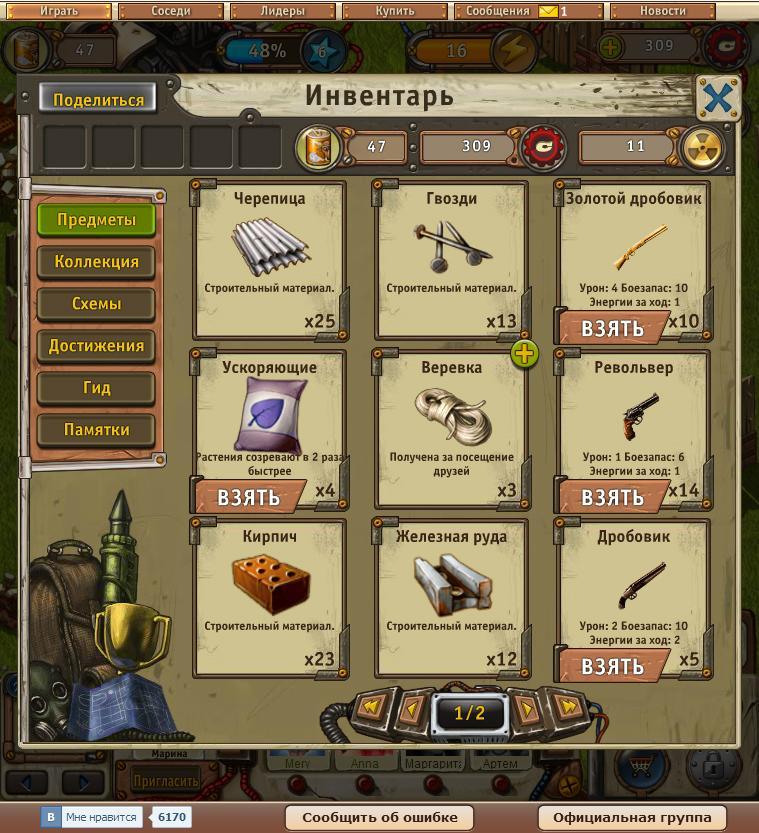Show the Достижения tab
The height and width of the screenshot is (833, 759).
point(97,346)
